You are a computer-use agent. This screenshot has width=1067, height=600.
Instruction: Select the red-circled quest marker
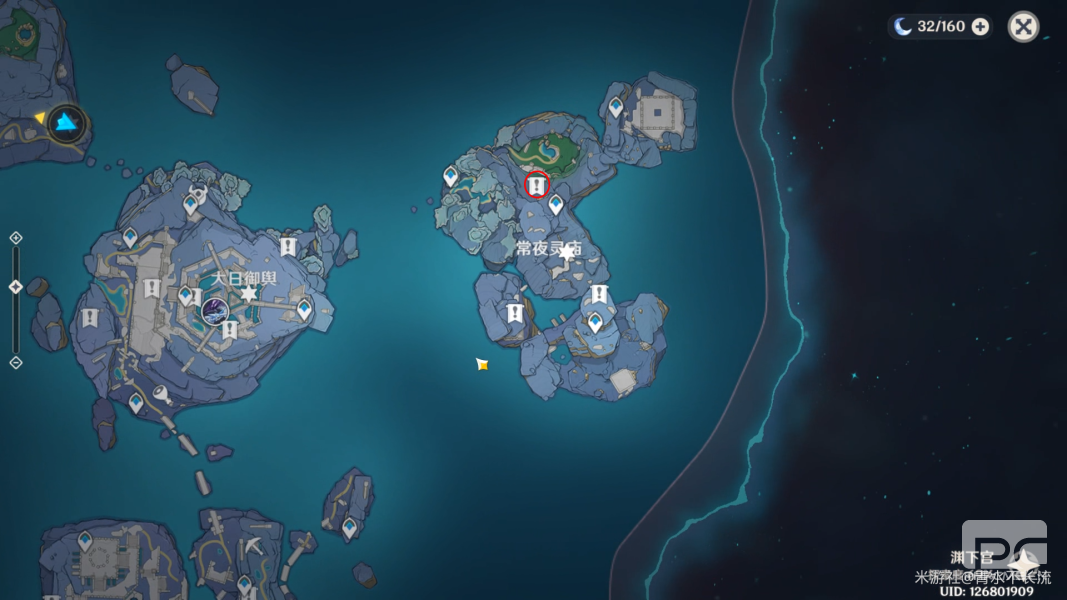tap(537, 185)
